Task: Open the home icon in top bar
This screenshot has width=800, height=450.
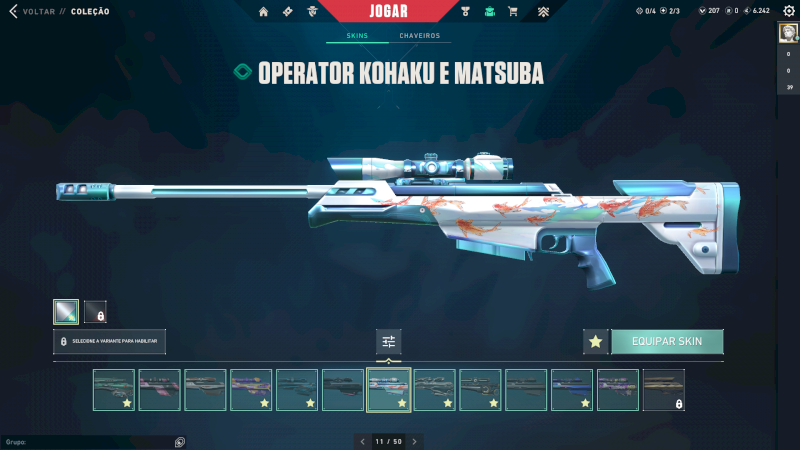Action: tap(264, 12)
